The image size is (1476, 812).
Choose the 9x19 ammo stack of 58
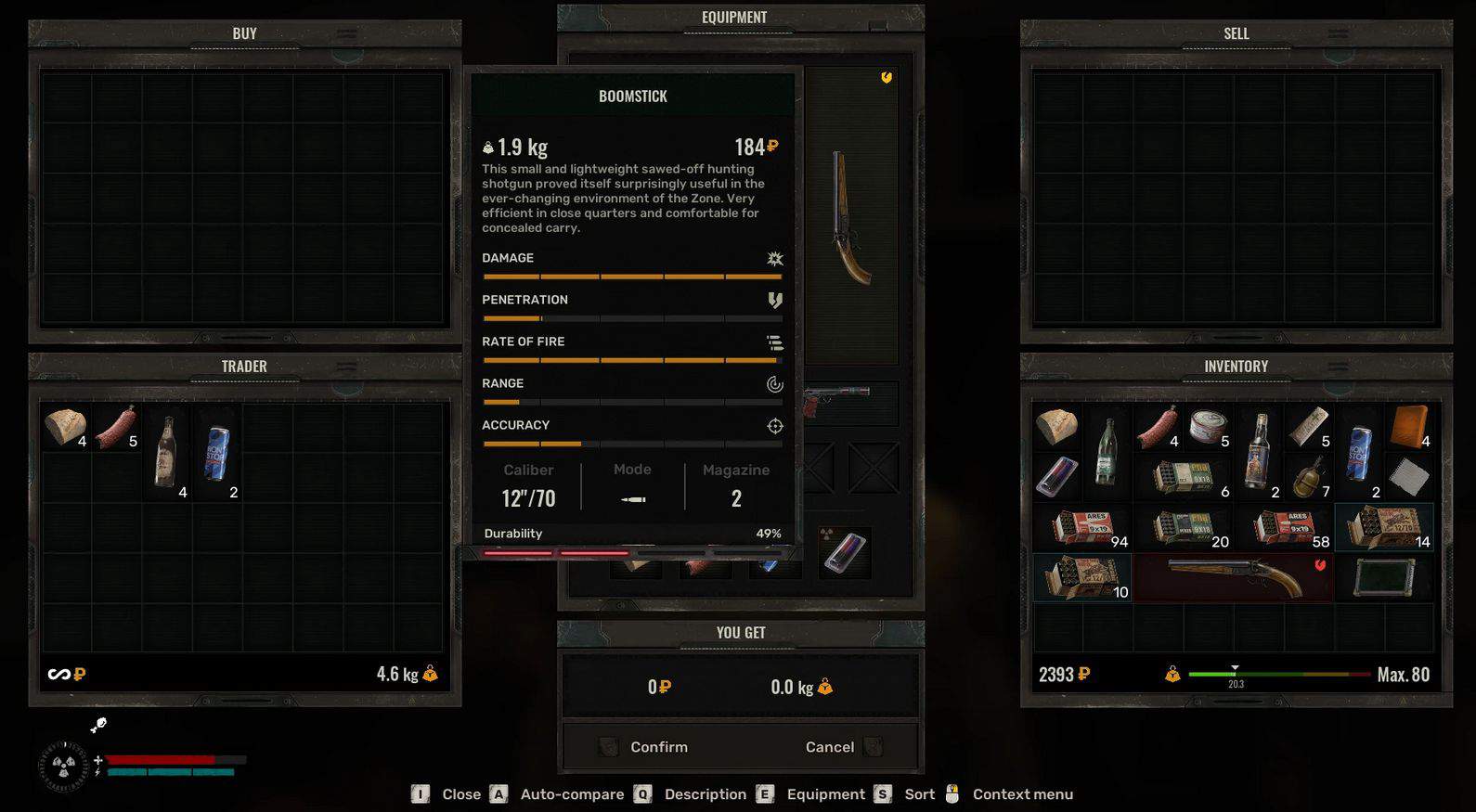pos(1284,527)
